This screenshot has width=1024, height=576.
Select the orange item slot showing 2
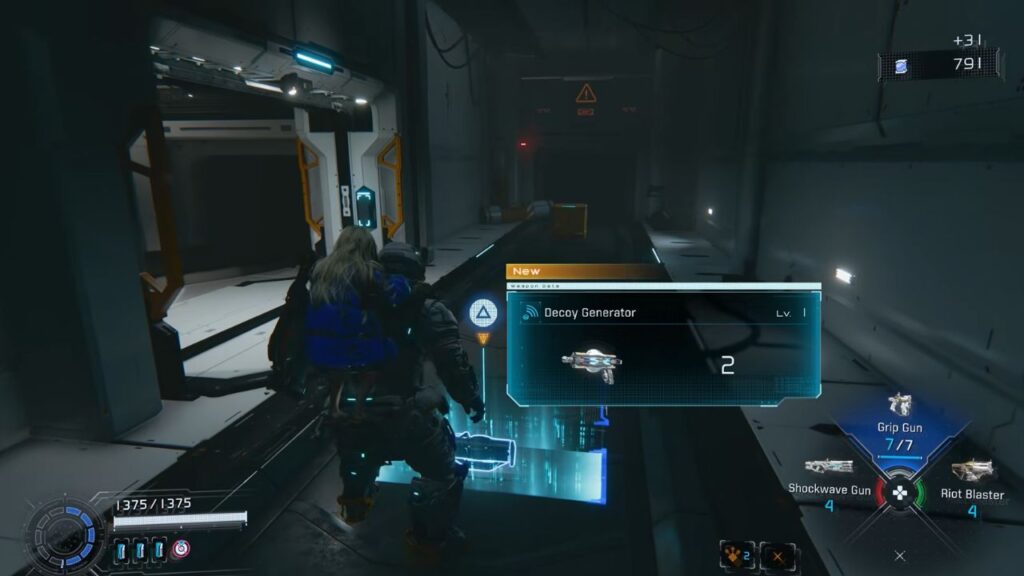(x=735, y=555)
